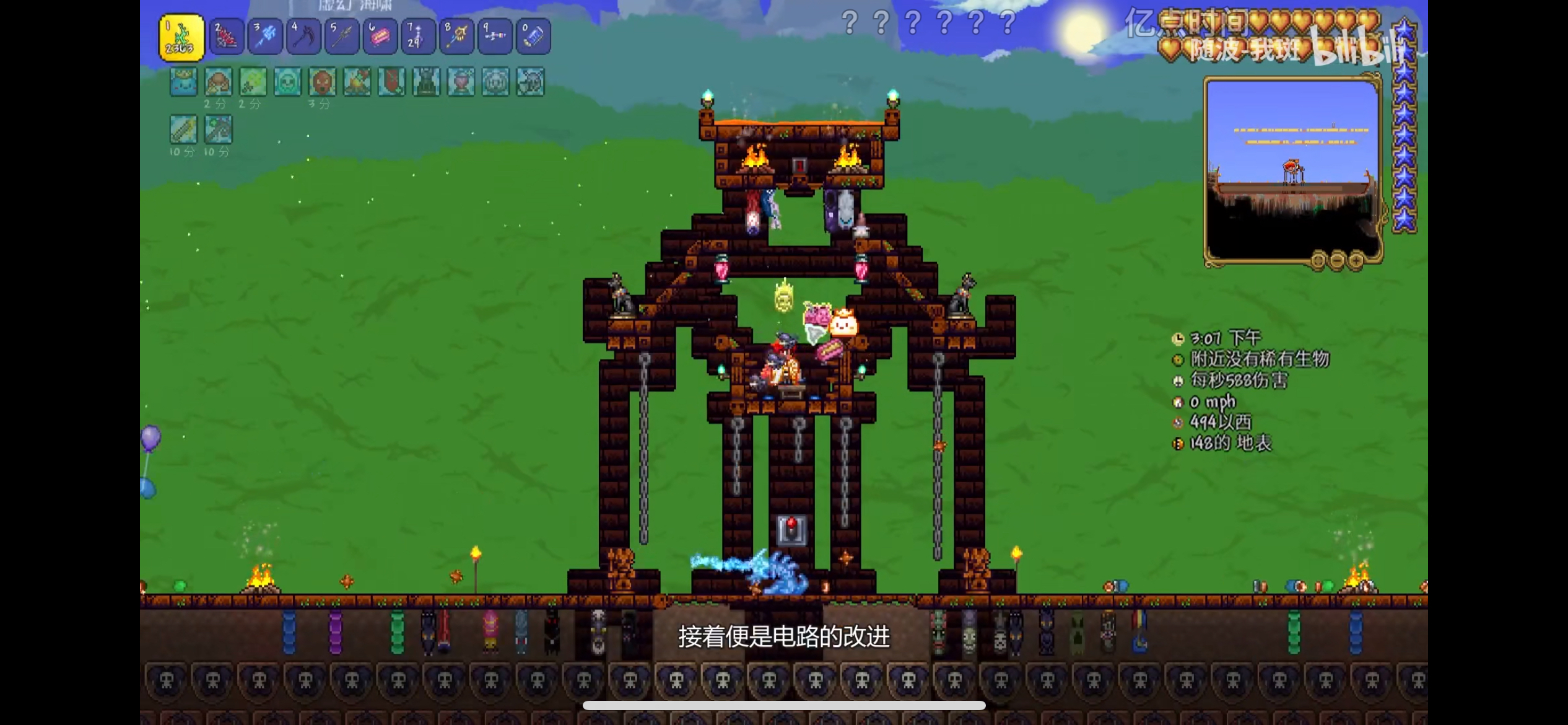Tap the clock icon beside 3:07 下午

[1178, 337]
